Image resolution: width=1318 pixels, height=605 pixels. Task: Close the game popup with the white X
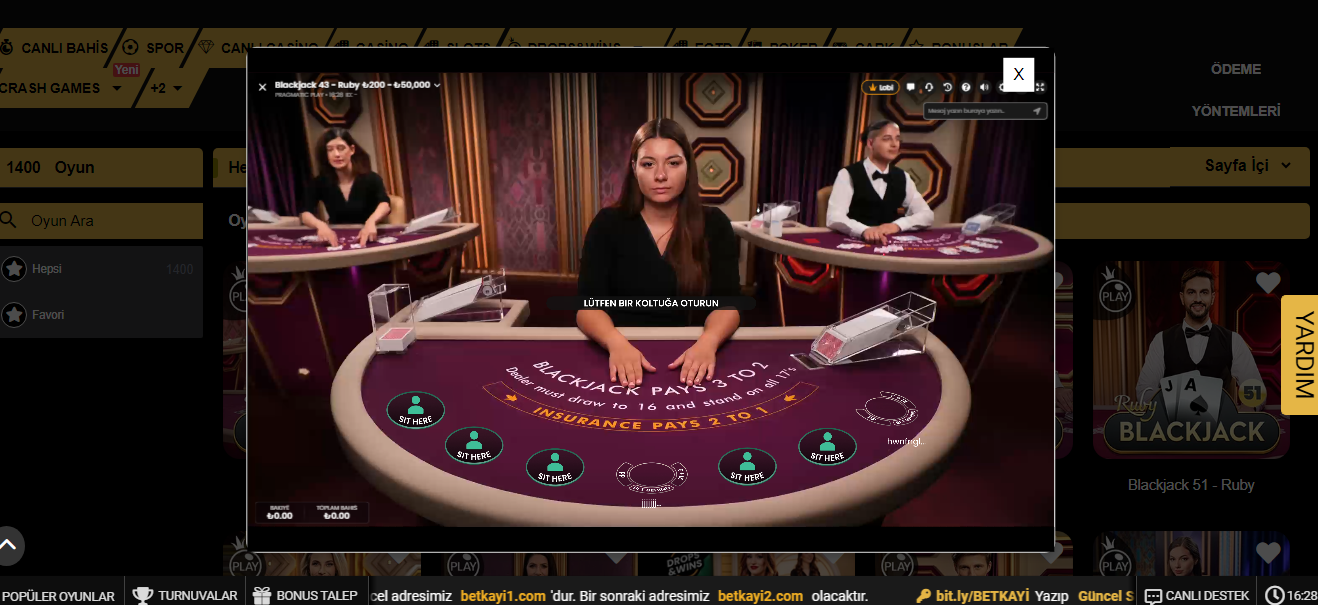point(1018,74)
